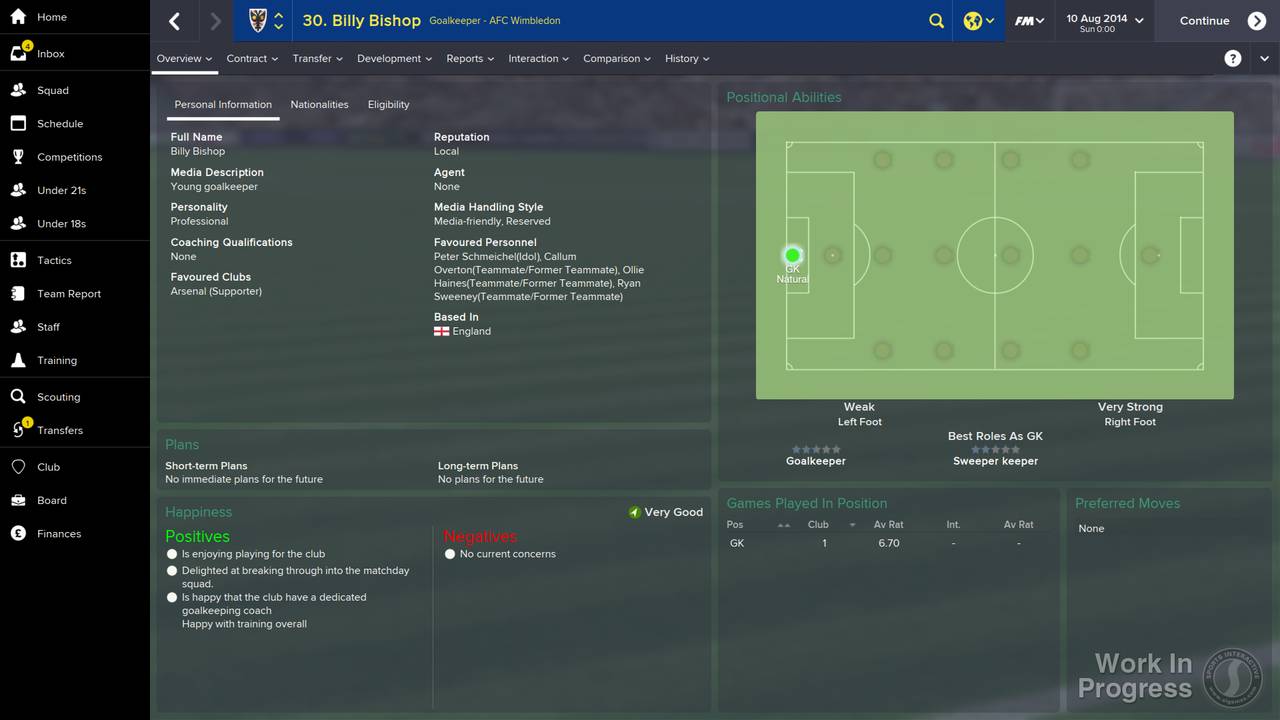The image size is (1280, 720).
Task: Open the search magnifier in the top bar
Action: (x=936, y=20)
